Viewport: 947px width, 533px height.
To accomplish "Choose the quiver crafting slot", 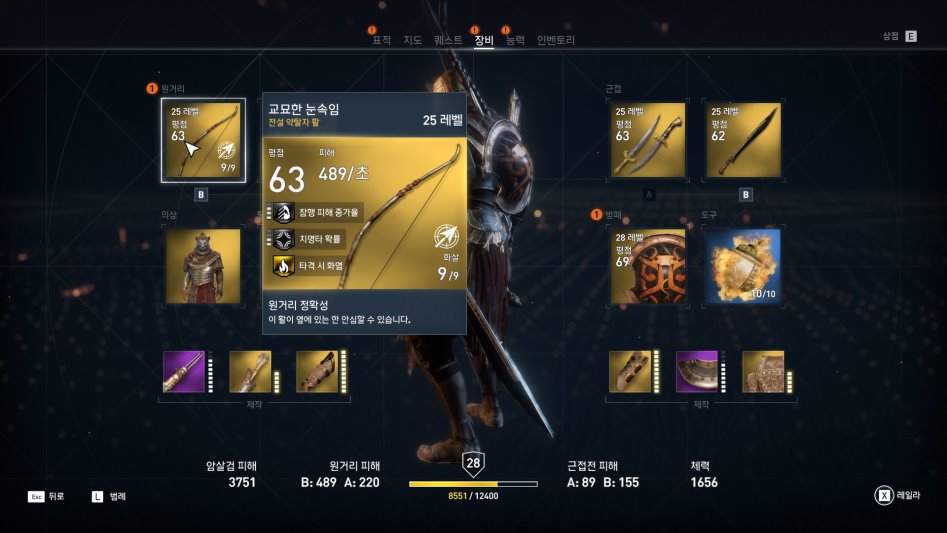I will [x=250, y=371].
